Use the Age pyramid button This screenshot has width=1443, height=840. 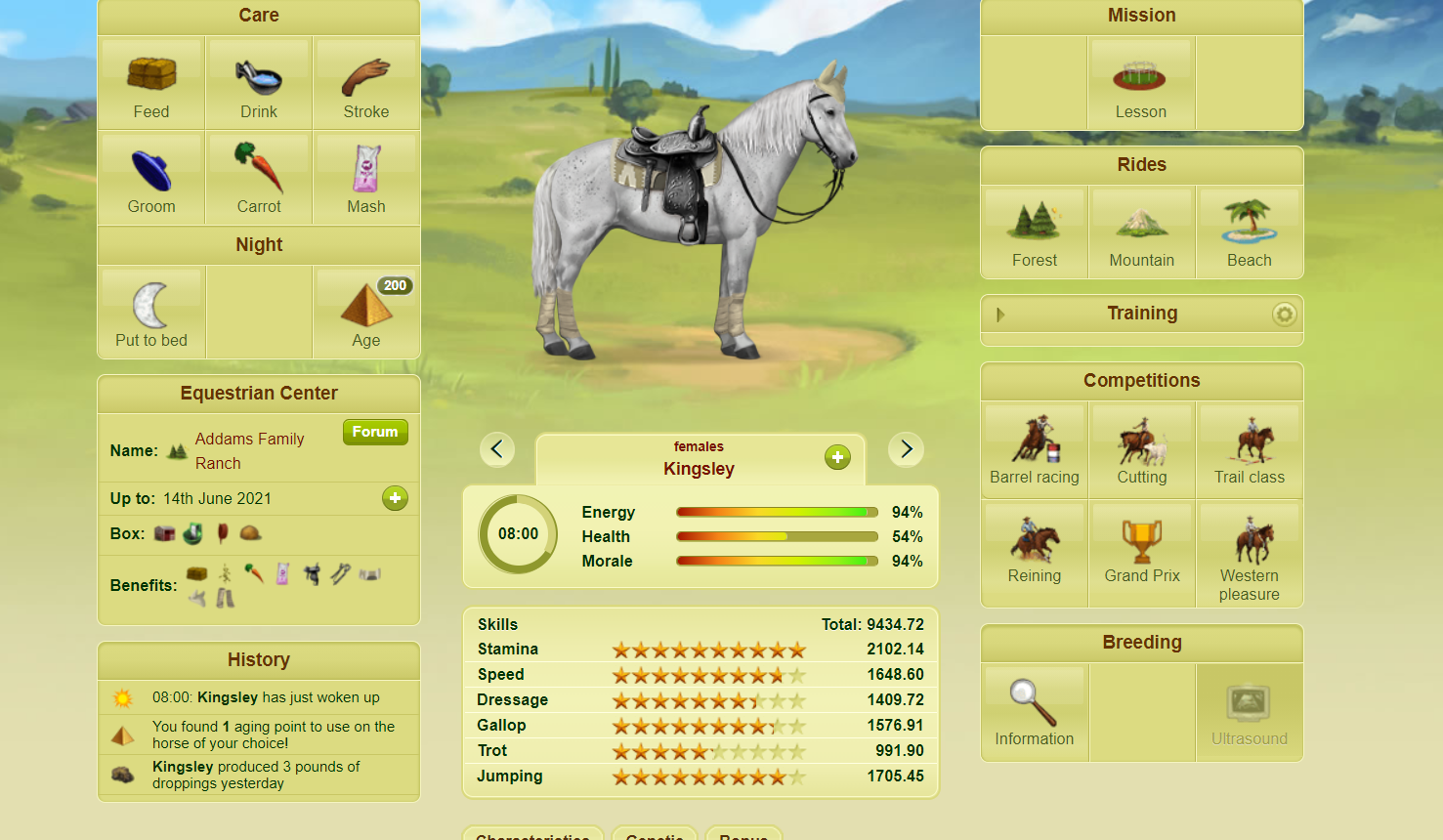[366, 313]
